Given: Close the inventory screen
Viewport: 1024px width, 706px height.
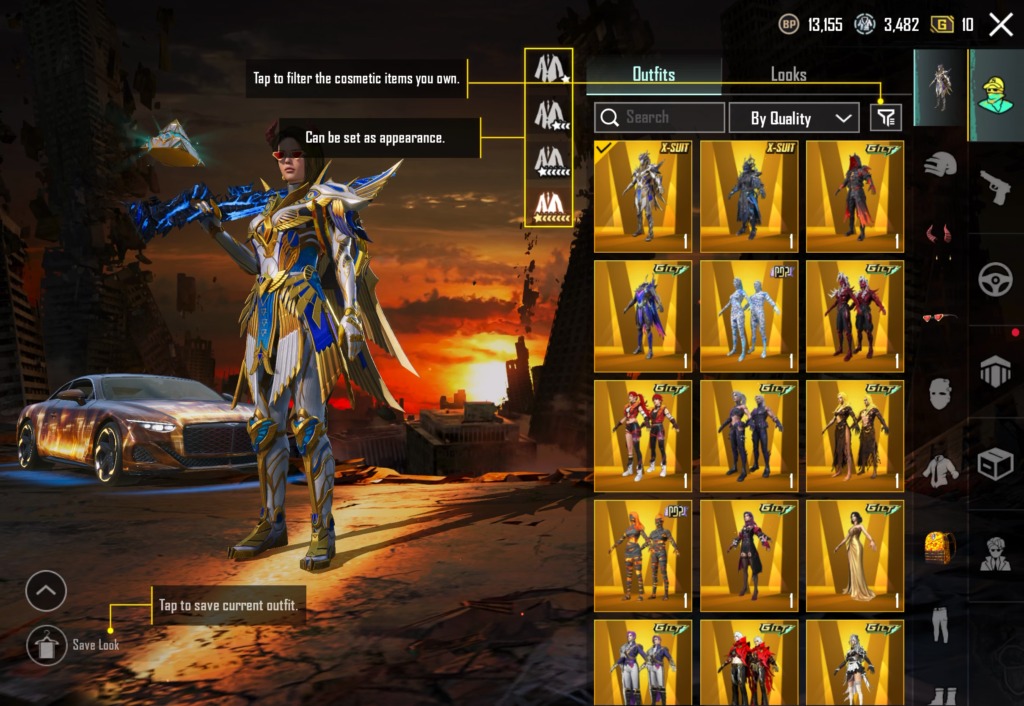Looking at the screenshot, I should (x=1000, y=25).
